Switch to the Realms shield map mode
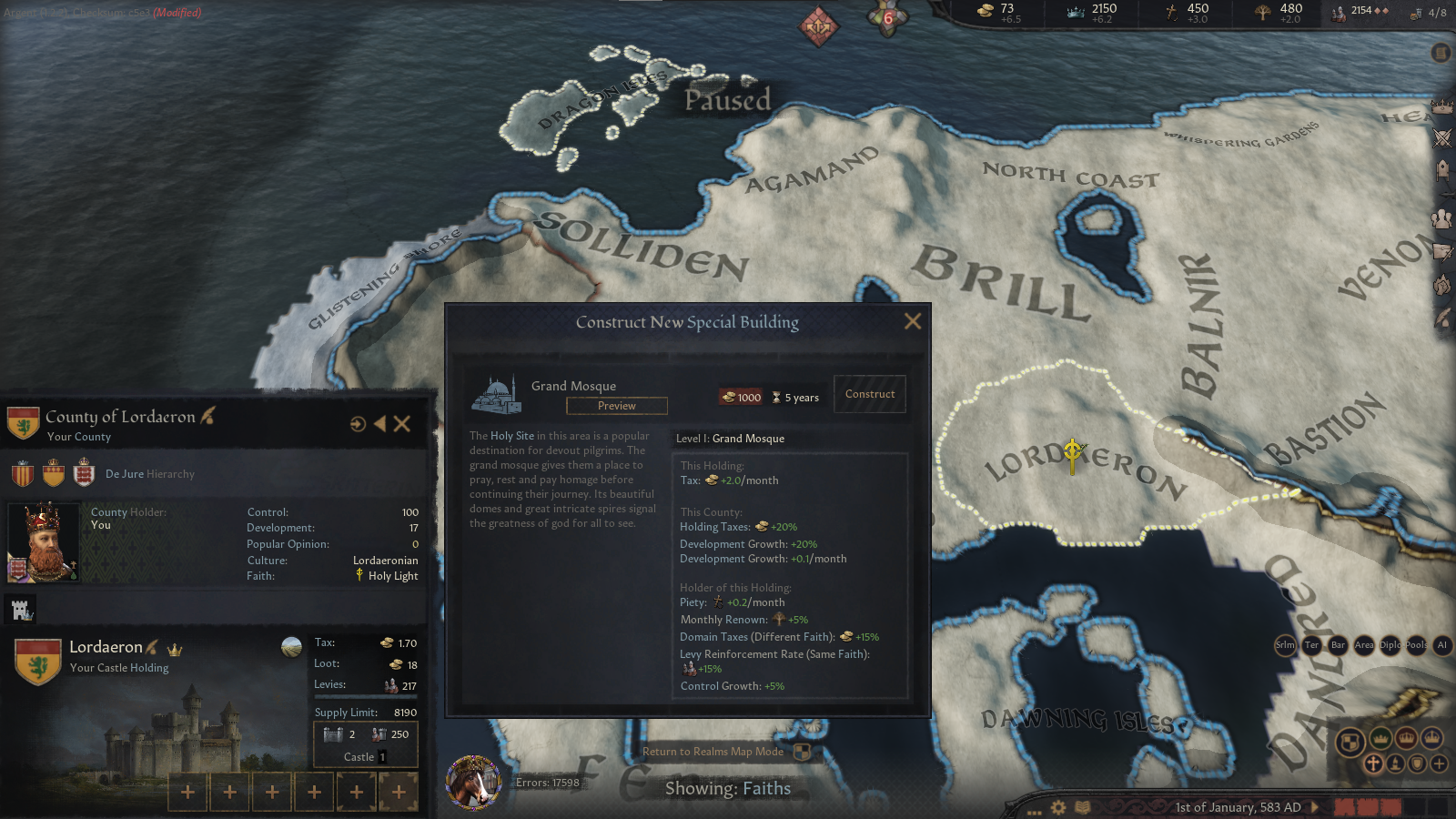 coord(1350,741)
